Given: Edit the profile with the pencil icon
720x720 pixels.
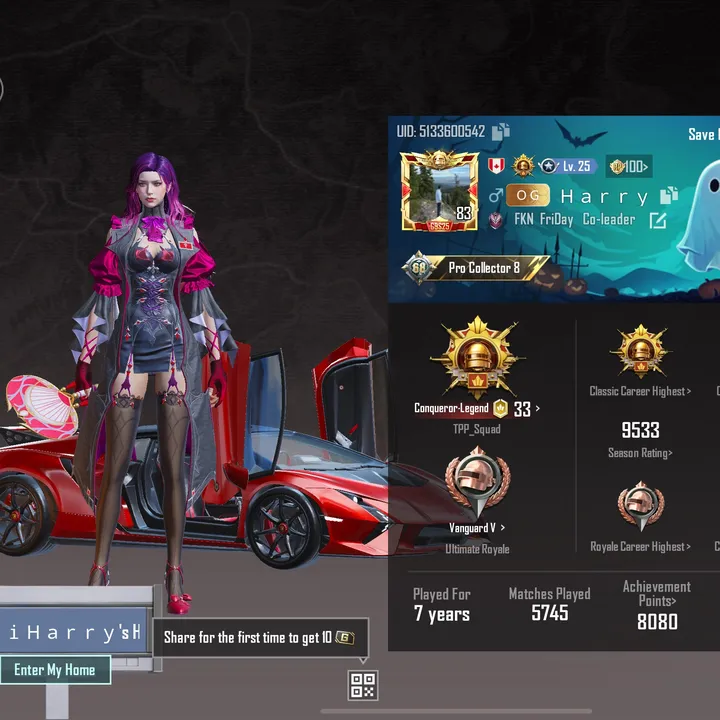Looking at the screenshot, I should pyautogui.click(x=657, y=220).
